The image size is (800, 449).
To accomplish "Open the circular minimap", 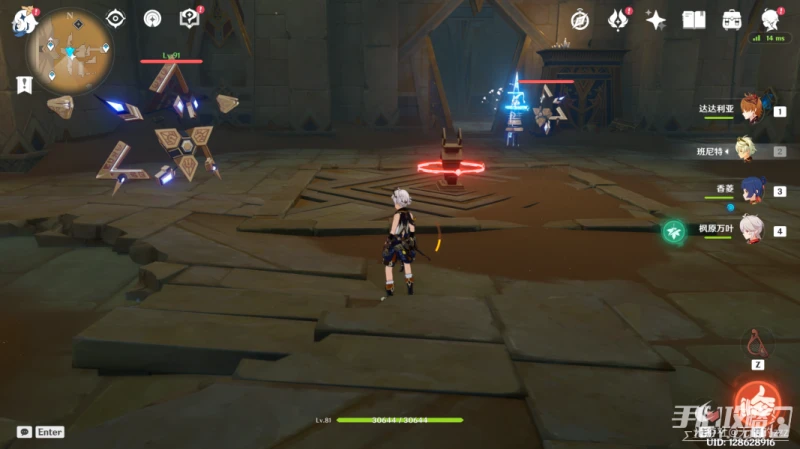I will [70, 46].
